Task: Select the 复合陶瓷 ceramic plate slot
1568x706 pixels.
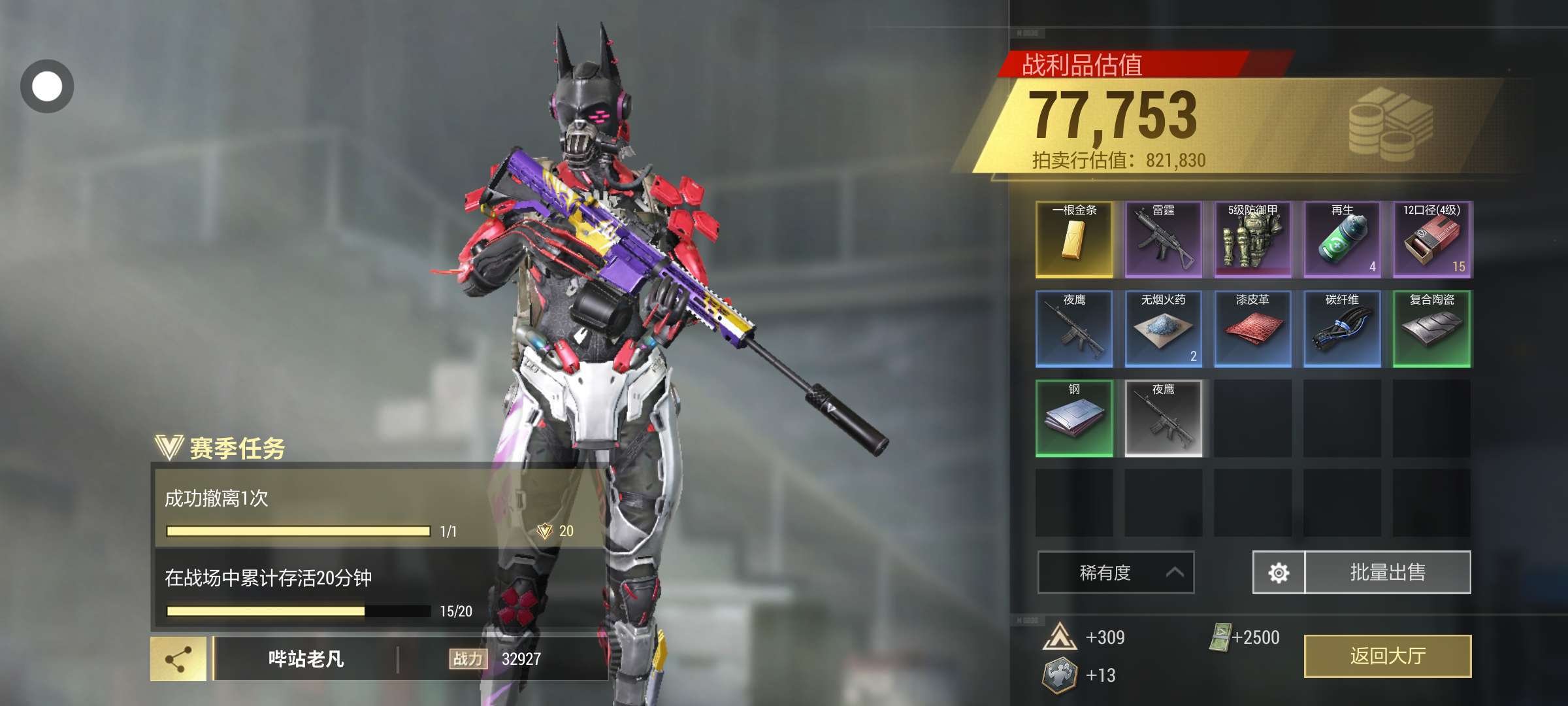Action: pos(1431,329)
